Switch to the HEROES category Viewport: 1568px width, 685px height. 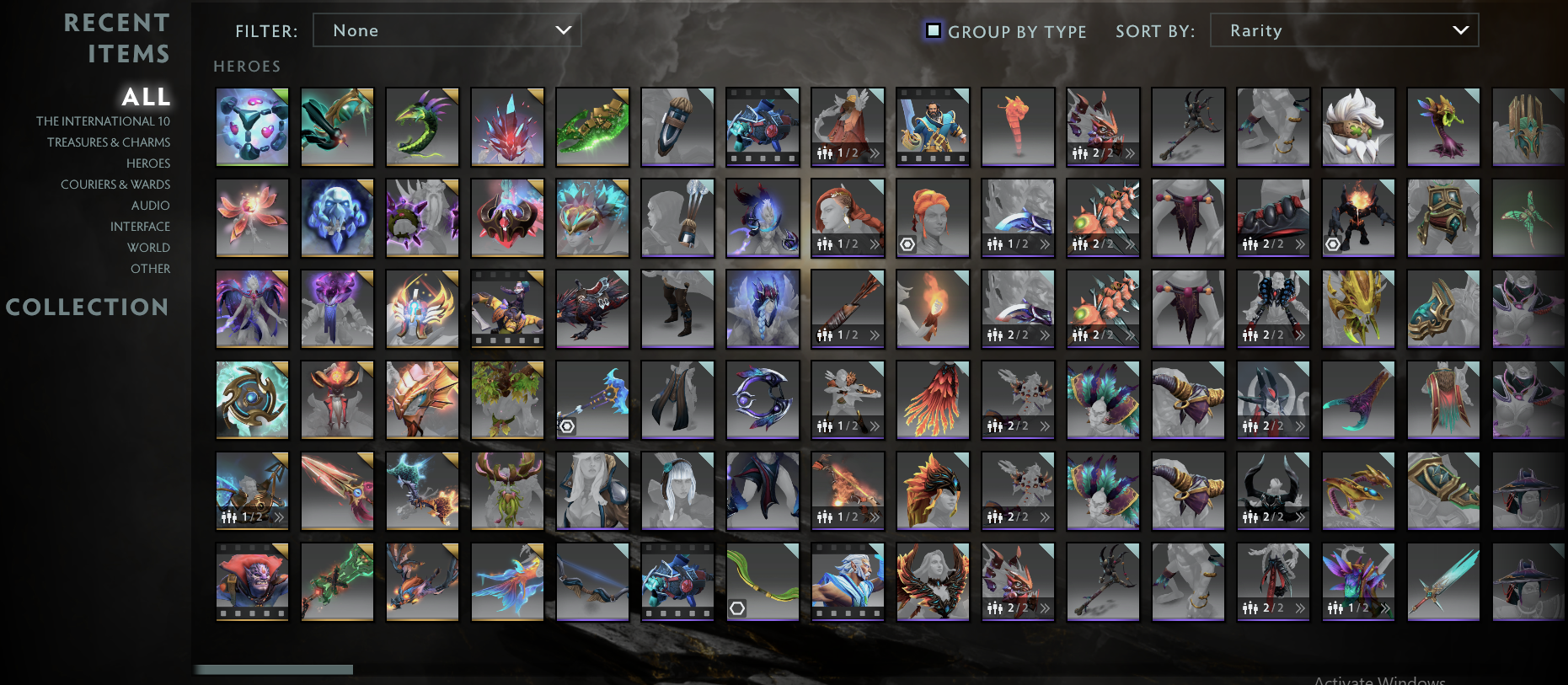tap(148, 163)
